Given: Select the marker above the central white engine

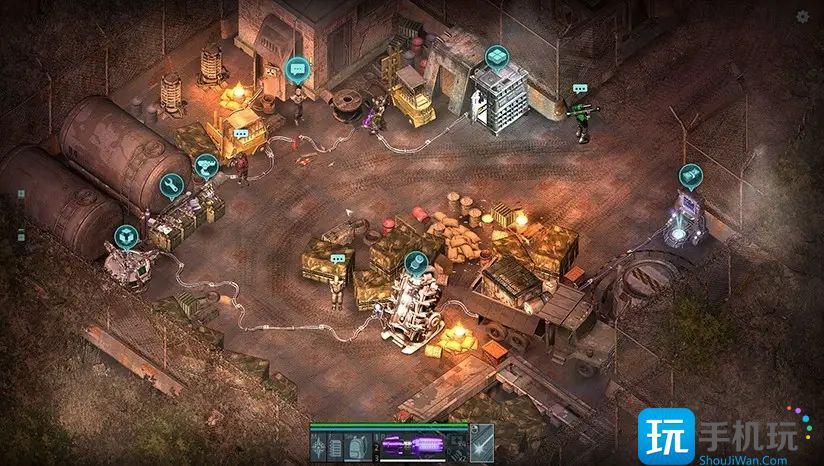Looking at the screenshot, I should pos(415,263).
